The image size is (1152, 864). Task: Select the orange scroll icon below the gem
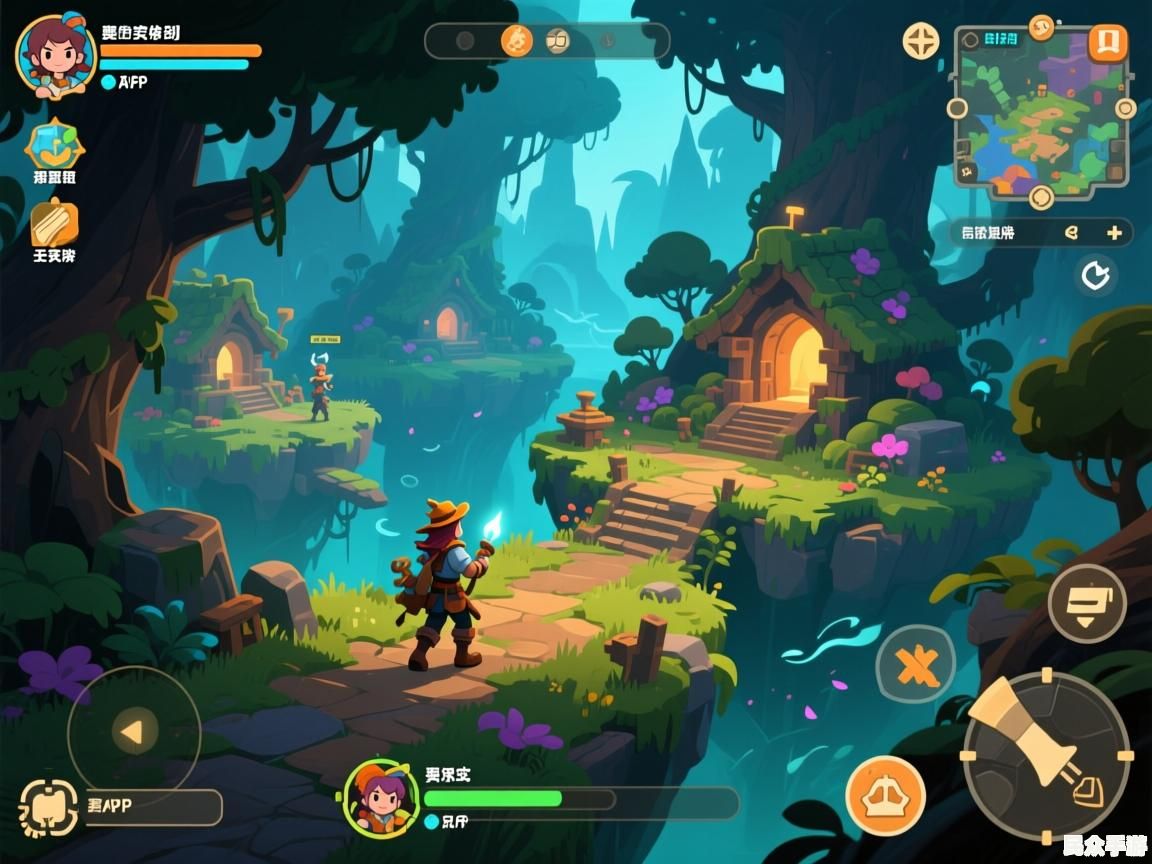click(x=54, y=222)
